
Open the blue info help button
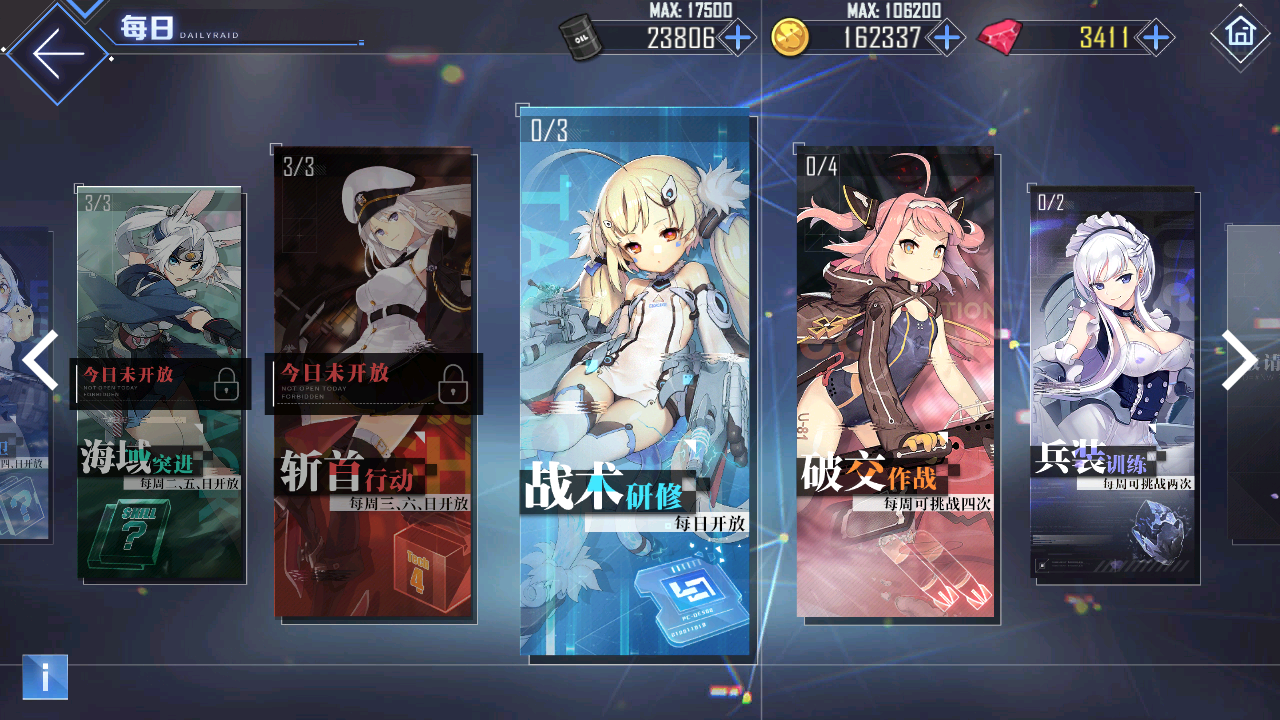(45, 677)
